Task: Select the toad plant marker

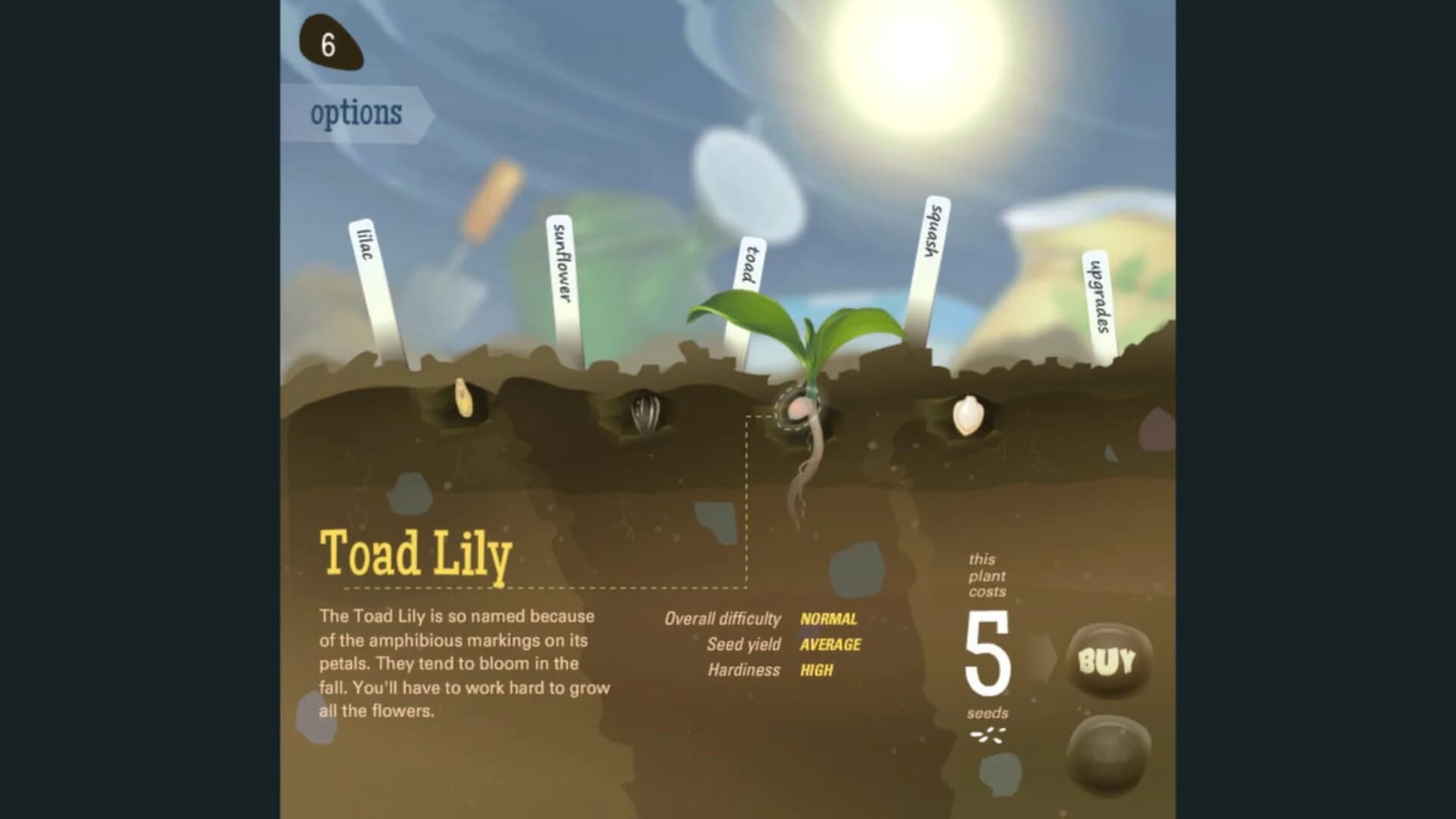Action: 751,265
